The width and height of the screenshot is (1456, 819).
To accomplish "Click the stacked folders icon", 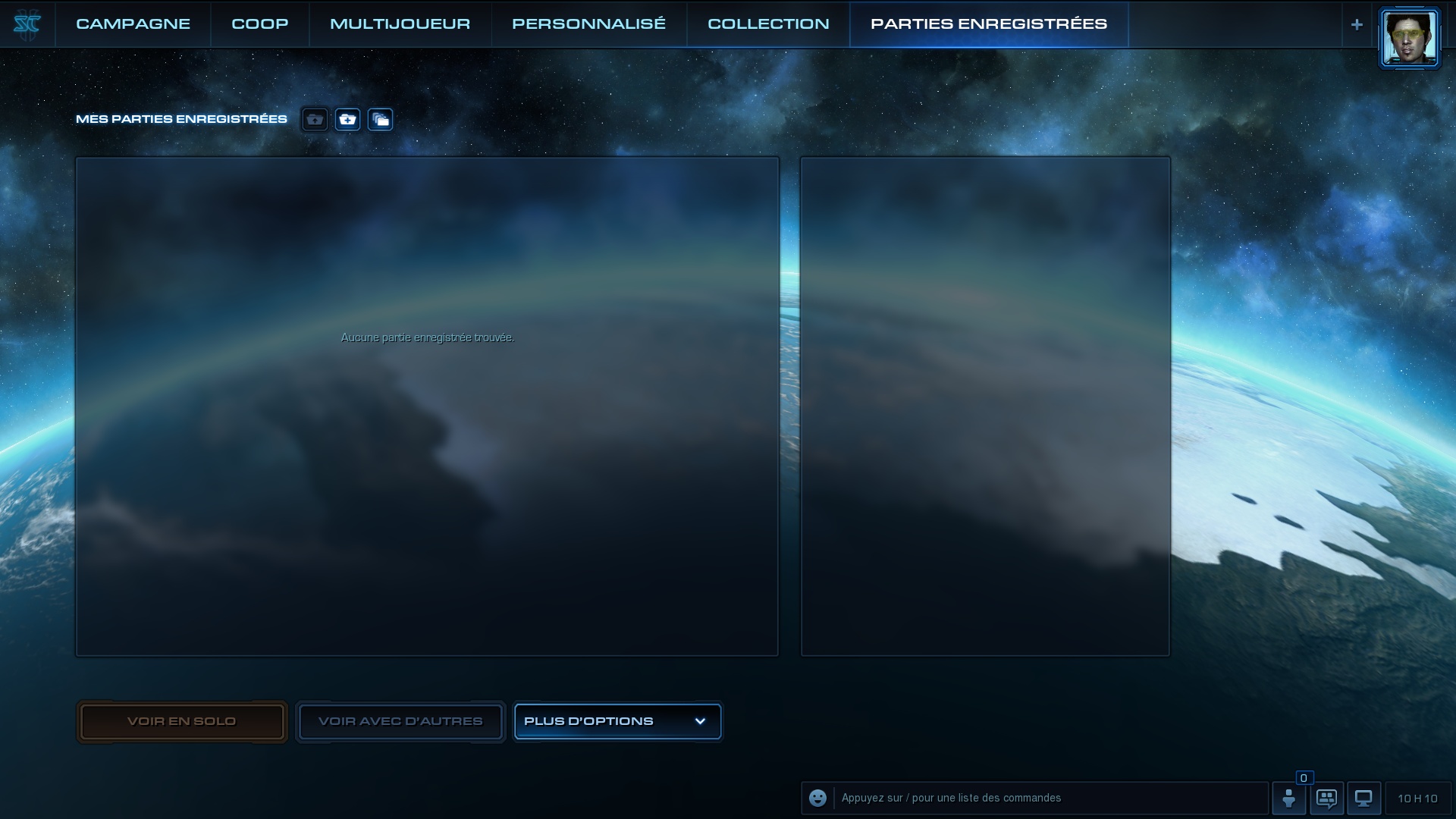I will coord(380,120).
